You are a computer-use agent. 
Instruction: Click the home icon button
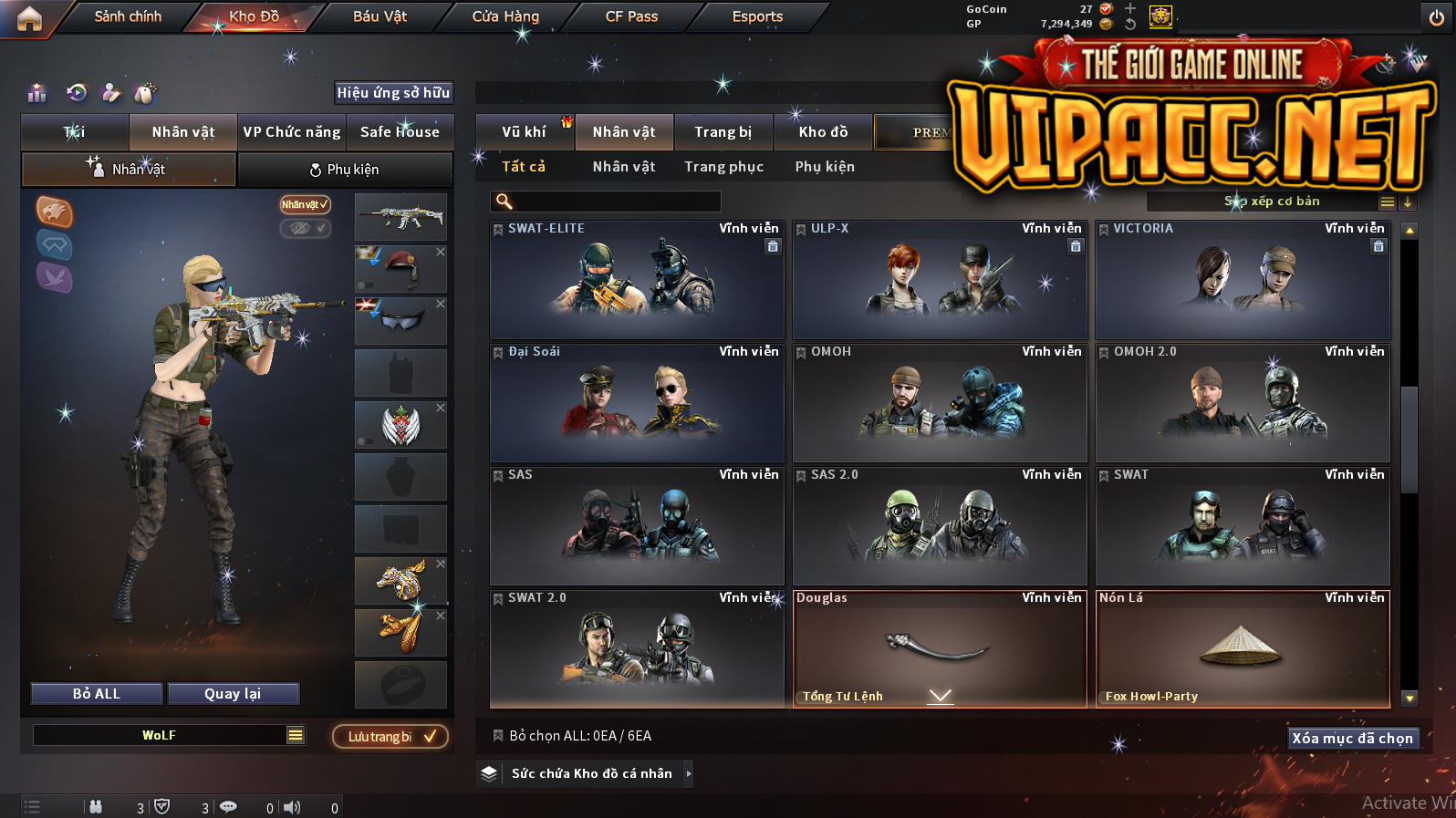29,18
